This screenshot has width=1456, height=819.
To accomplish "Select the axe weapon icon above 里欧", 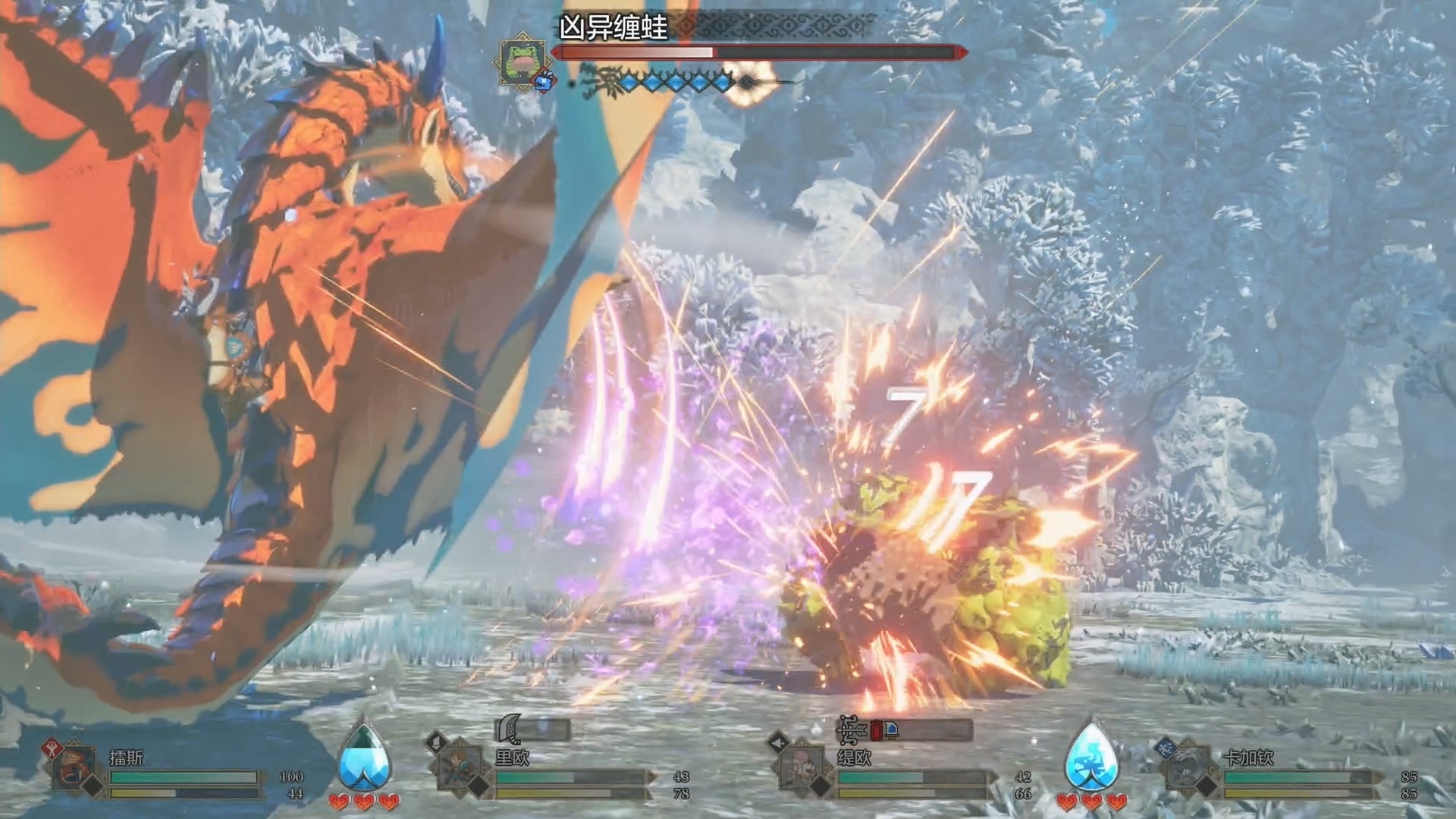I will pos(508,730).
